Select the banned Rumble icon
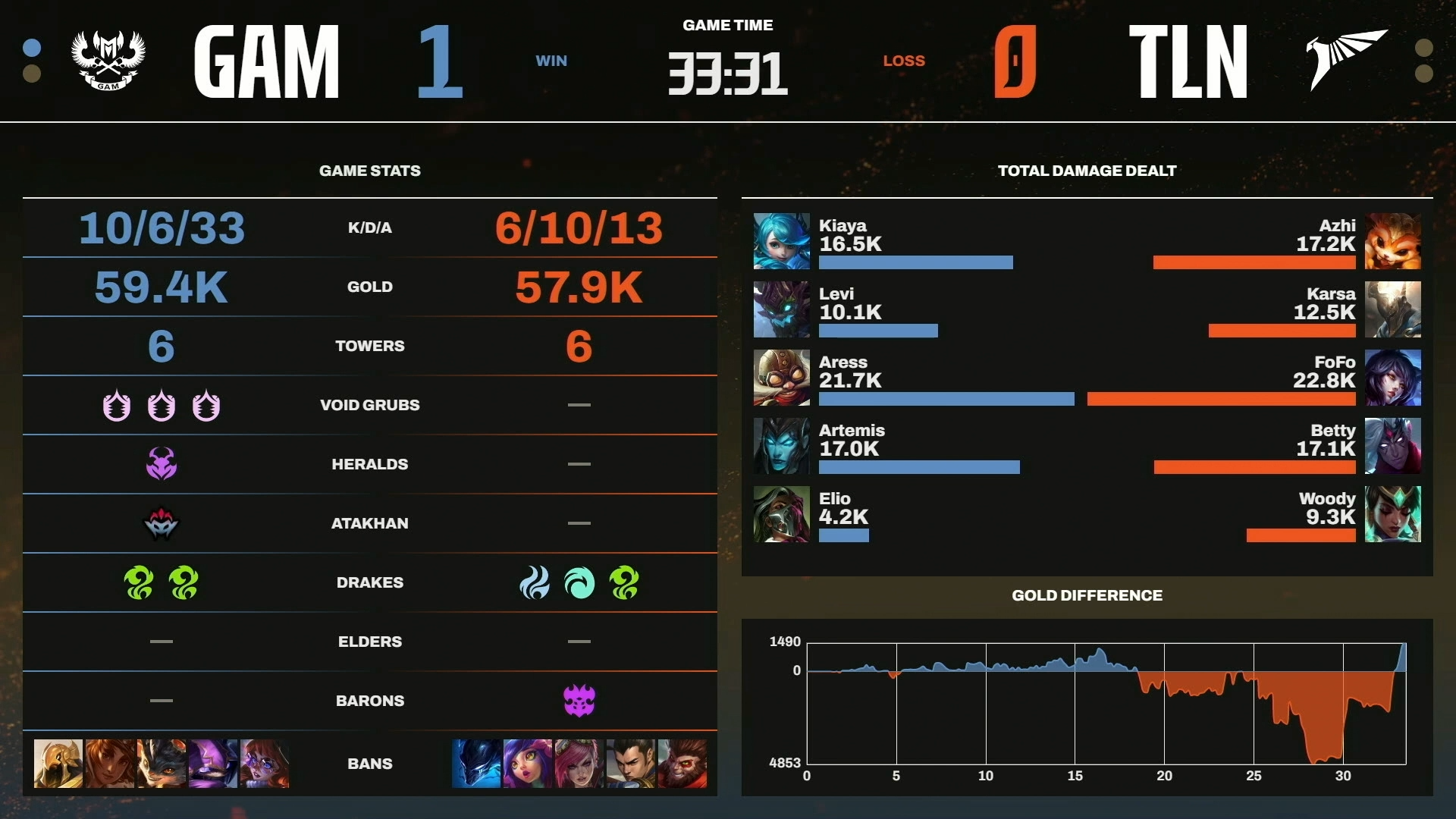The width and height of the screenshot is (1456, 819). 162,763
